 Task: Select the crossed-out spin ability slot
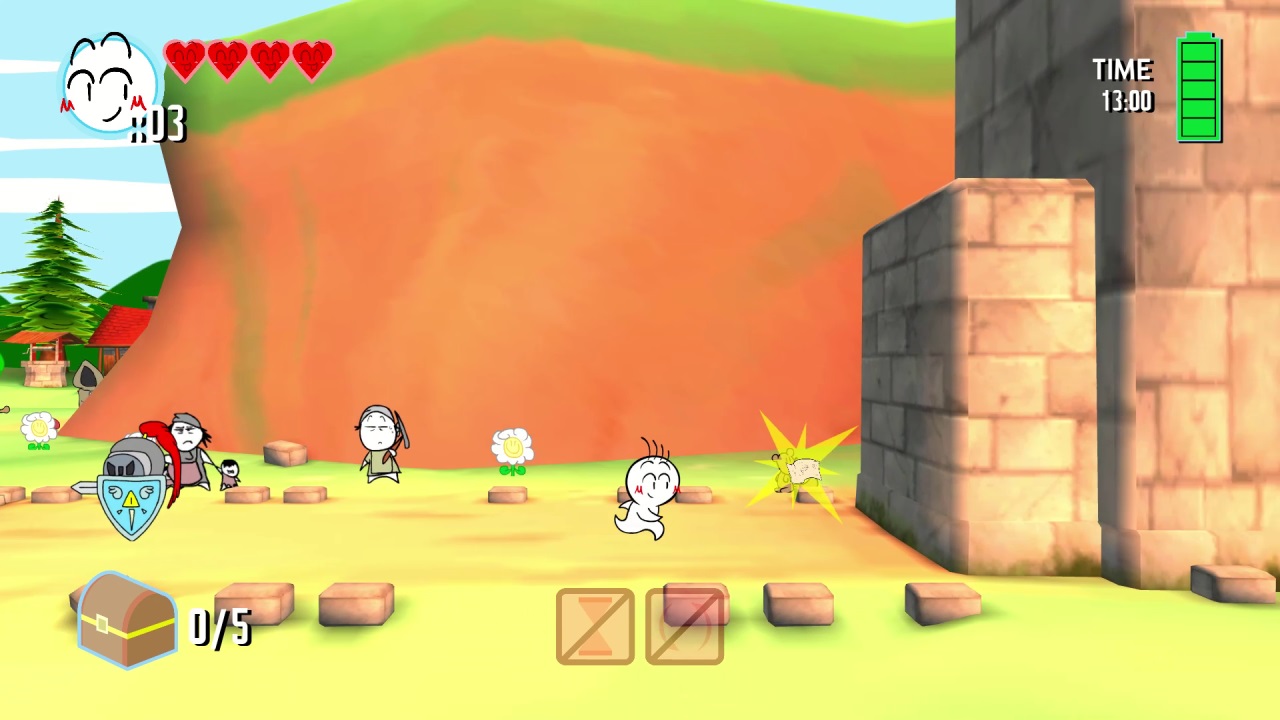(686, 627)
